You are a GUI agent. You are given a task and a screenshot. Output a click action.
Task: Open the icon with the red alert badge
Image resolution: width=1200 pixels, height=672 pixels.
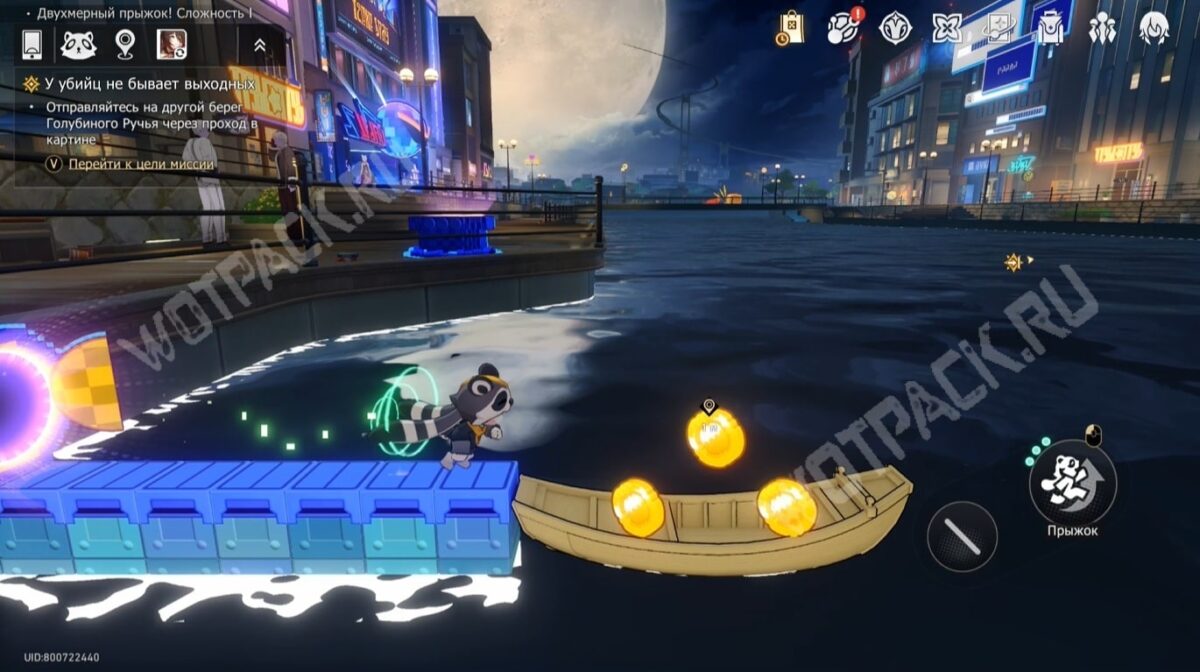click(x=843, y=28)
